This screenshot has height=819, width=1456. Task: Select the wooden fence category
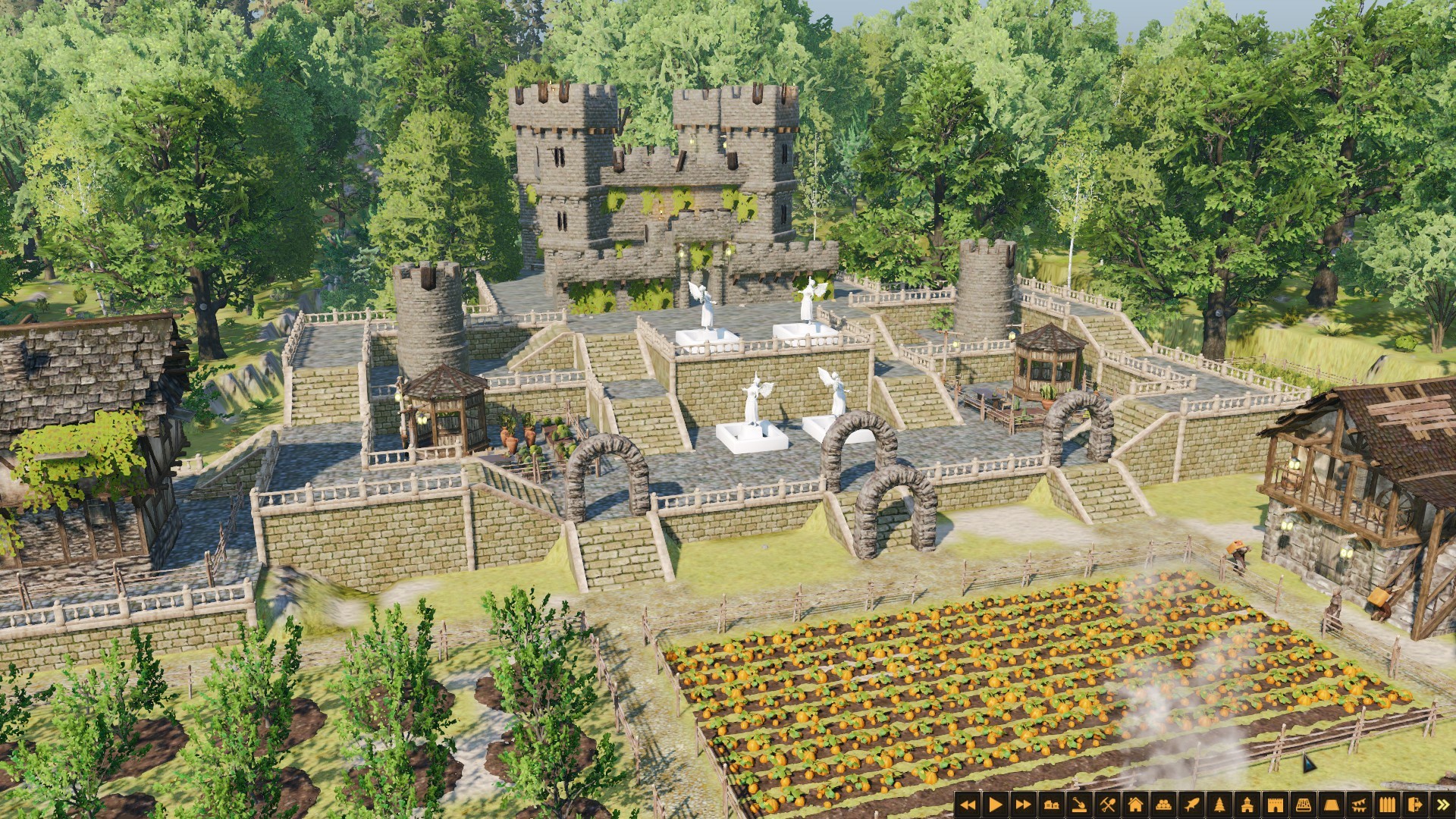(1388, 805)
